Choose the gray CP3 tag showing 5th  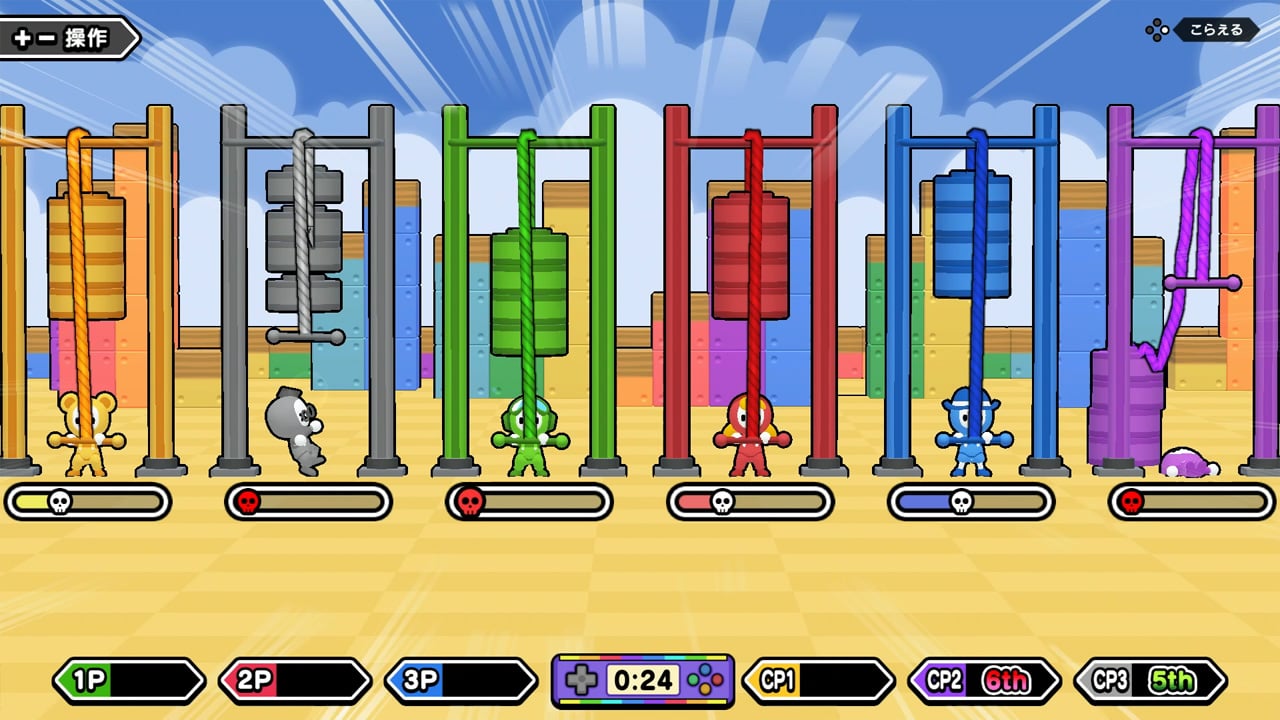coord(1150,681)
